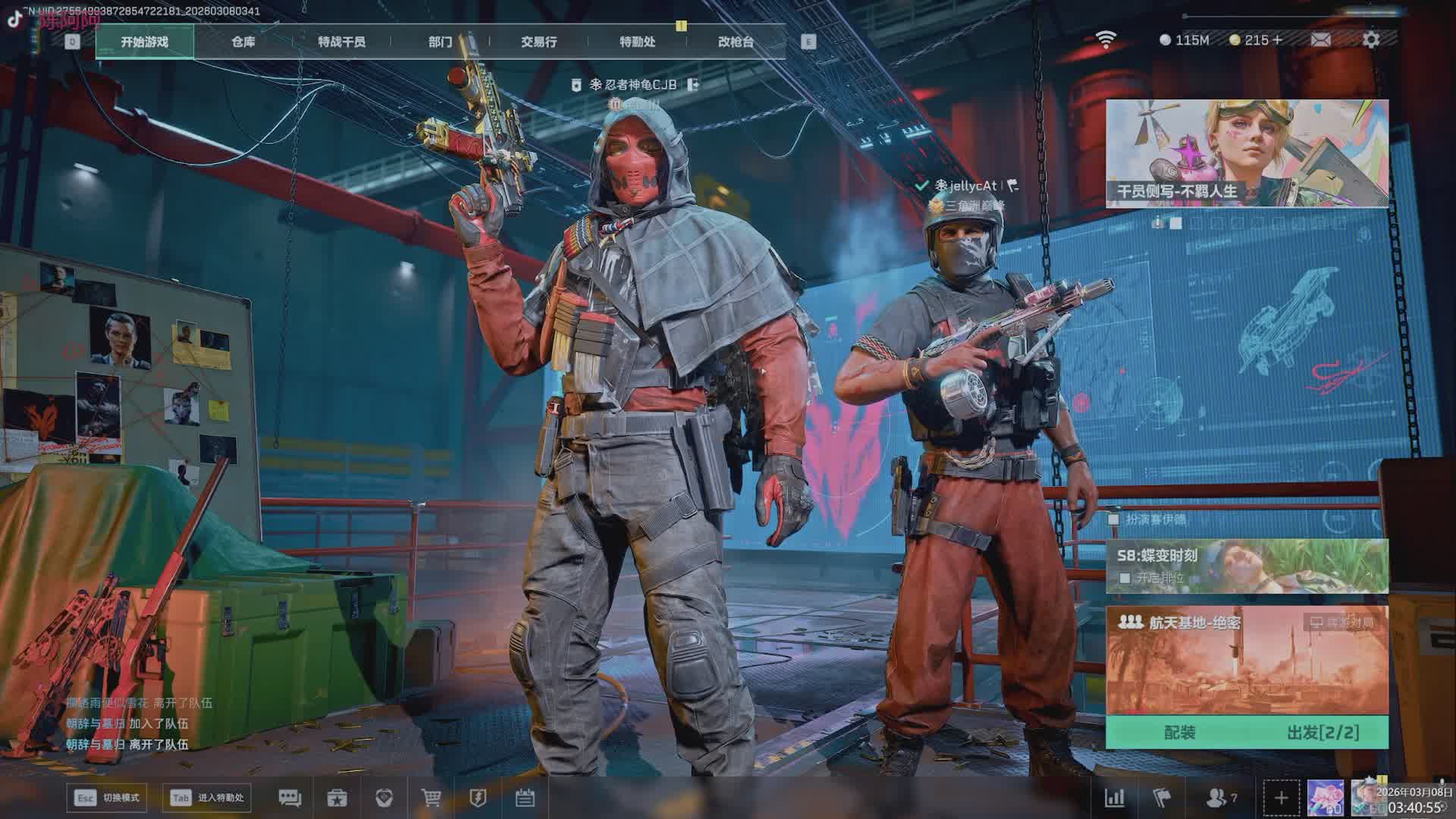Viewport: 1456px width, 819px height.
Task: Toggle the 开启排位 checkbox
Action: (1125, 578)
